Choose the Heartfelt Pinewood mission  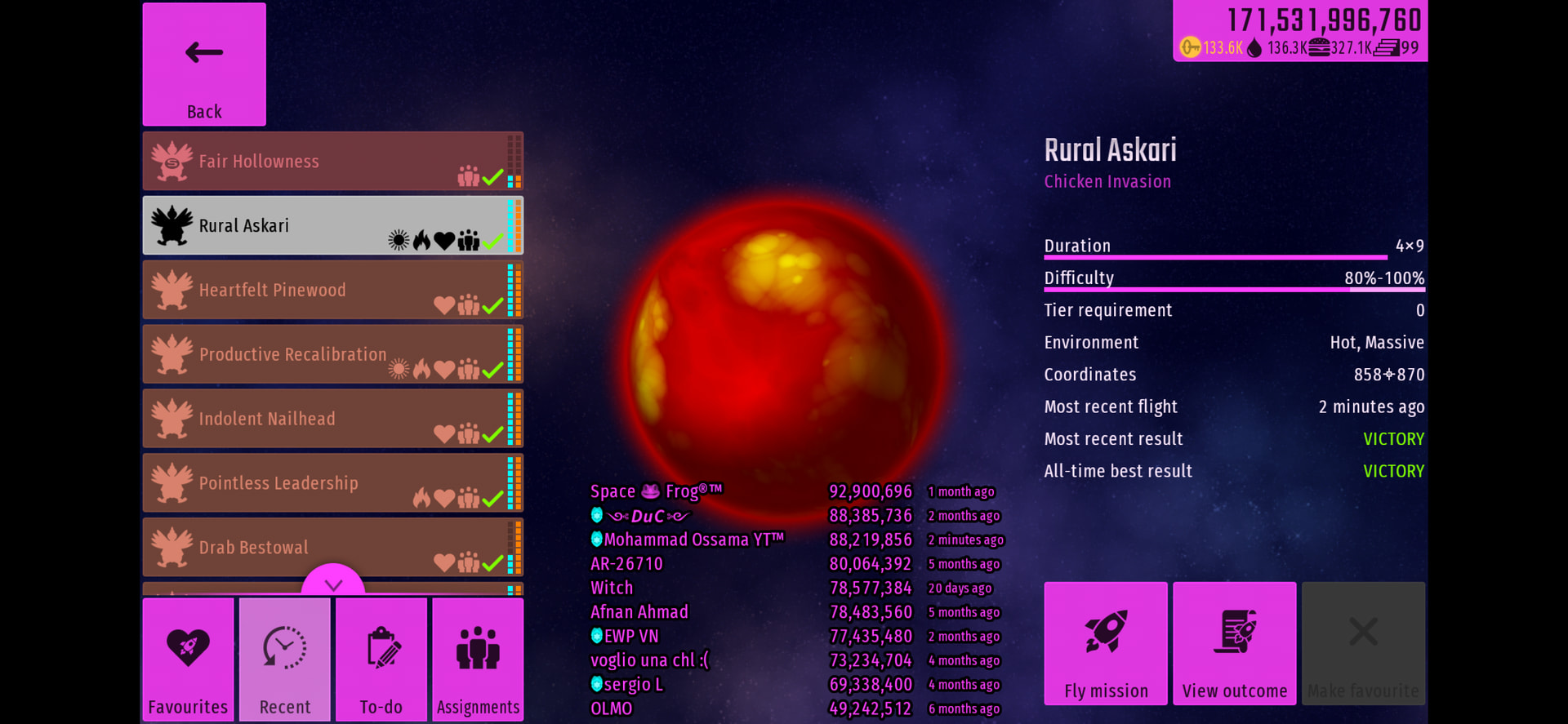(x=332, y=290)
